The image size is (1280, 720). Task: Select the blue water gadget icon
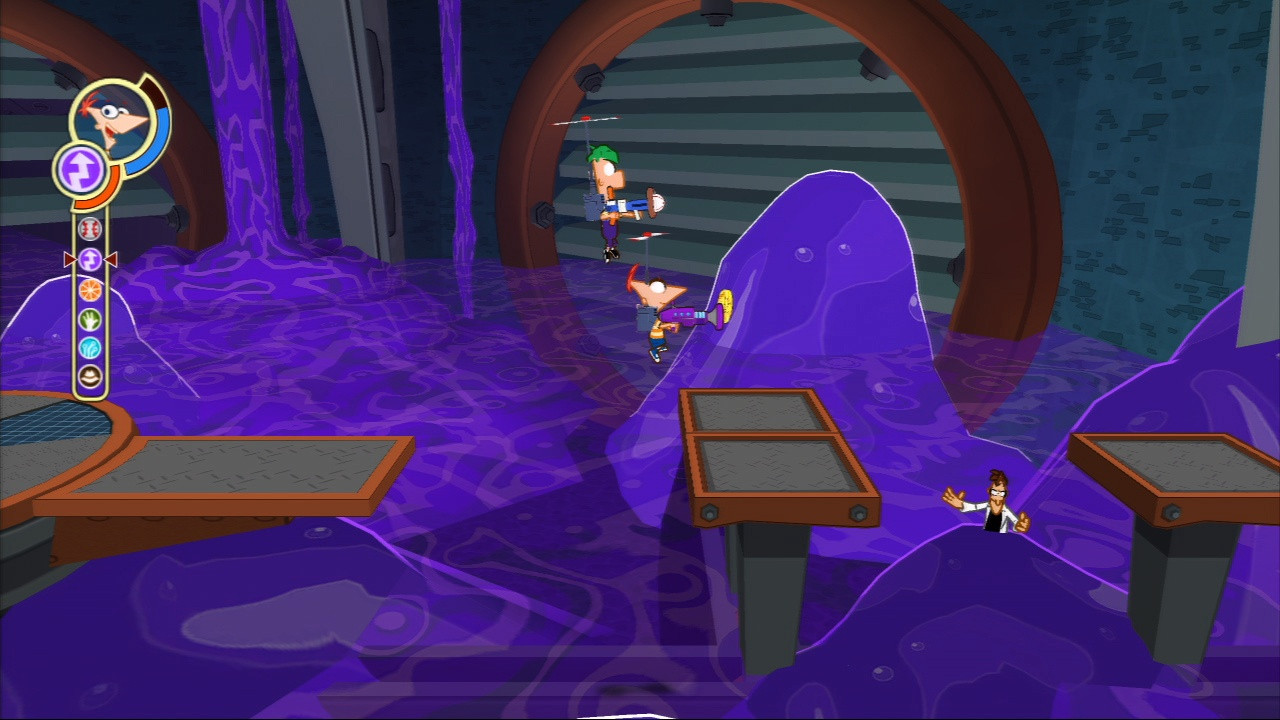tap(88, 345)
